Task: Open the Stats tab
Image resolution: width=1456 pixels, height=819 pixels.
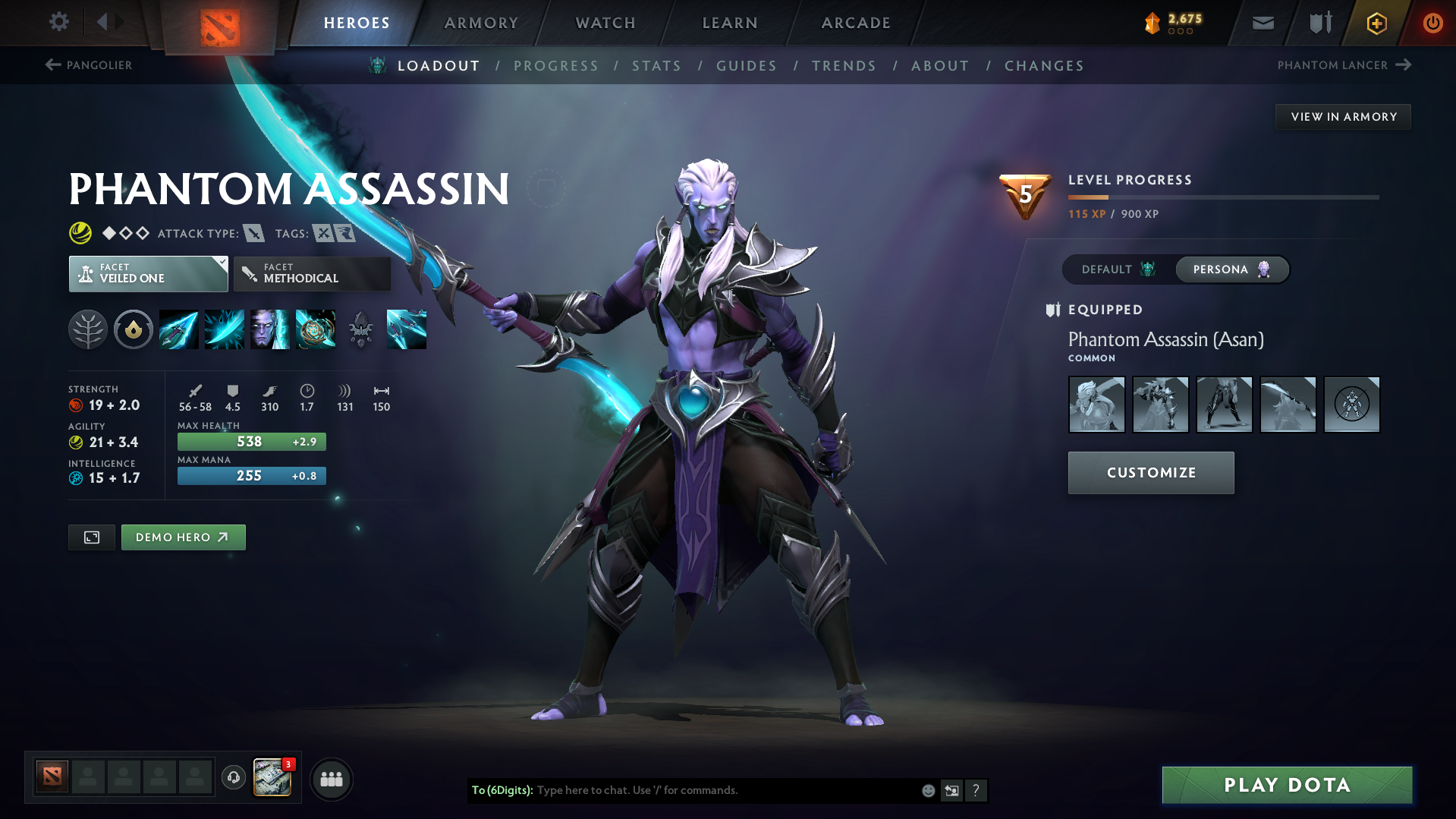Action: [x=656, y=65]
